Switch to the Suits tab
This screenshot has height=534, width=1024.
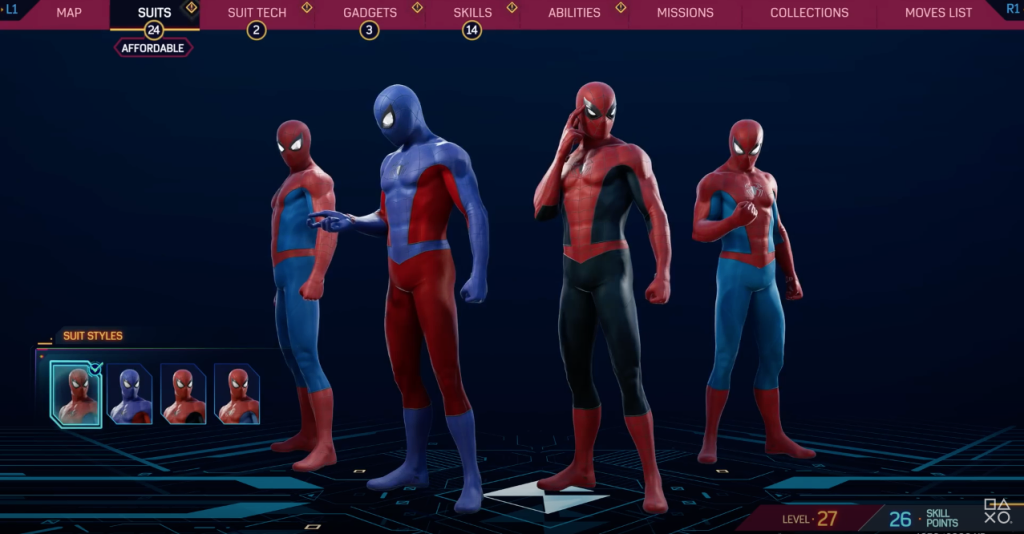pos(154,13)
